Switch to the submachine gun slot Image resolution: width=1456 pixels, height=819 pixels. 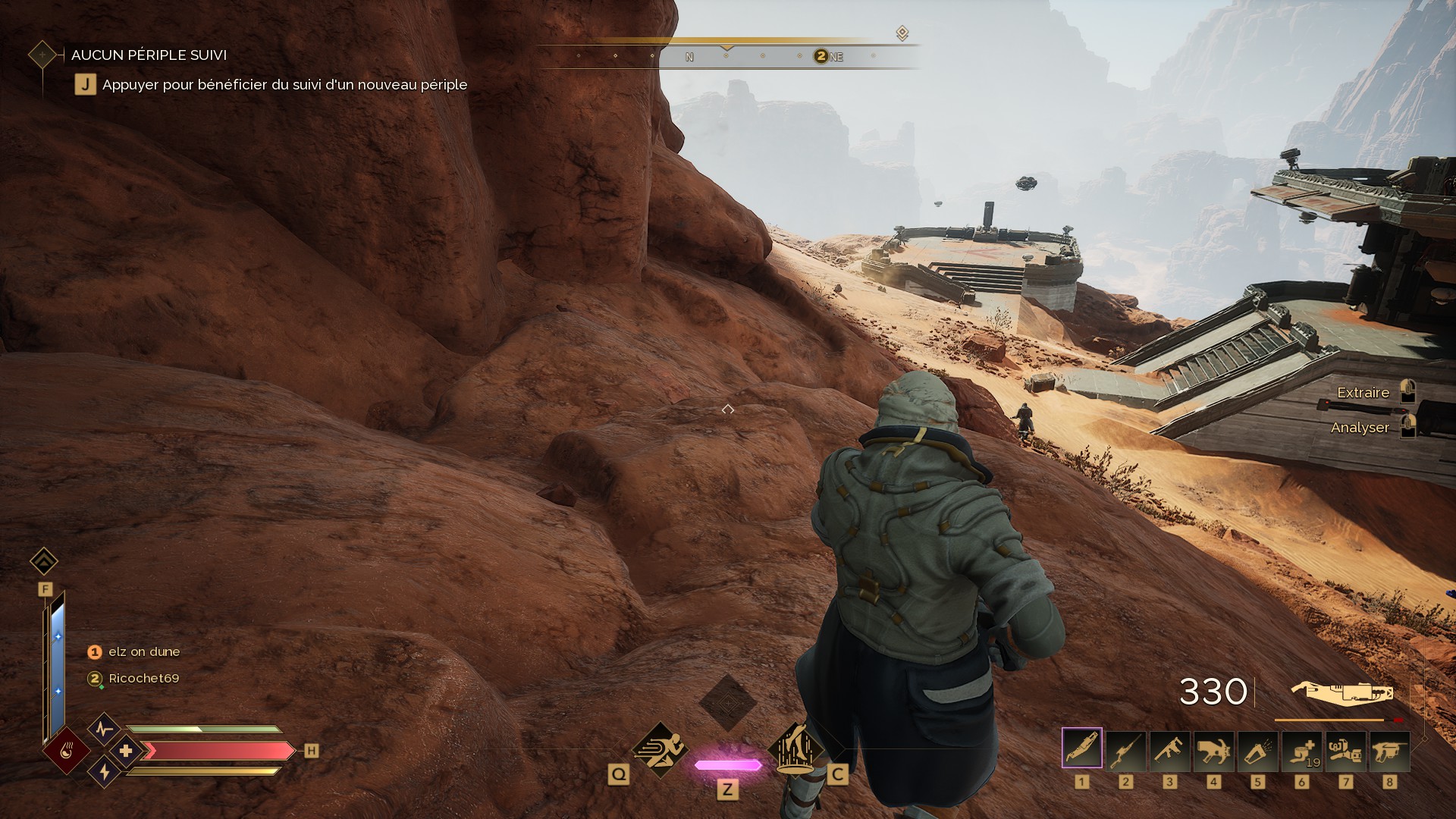click(1169, 748)
